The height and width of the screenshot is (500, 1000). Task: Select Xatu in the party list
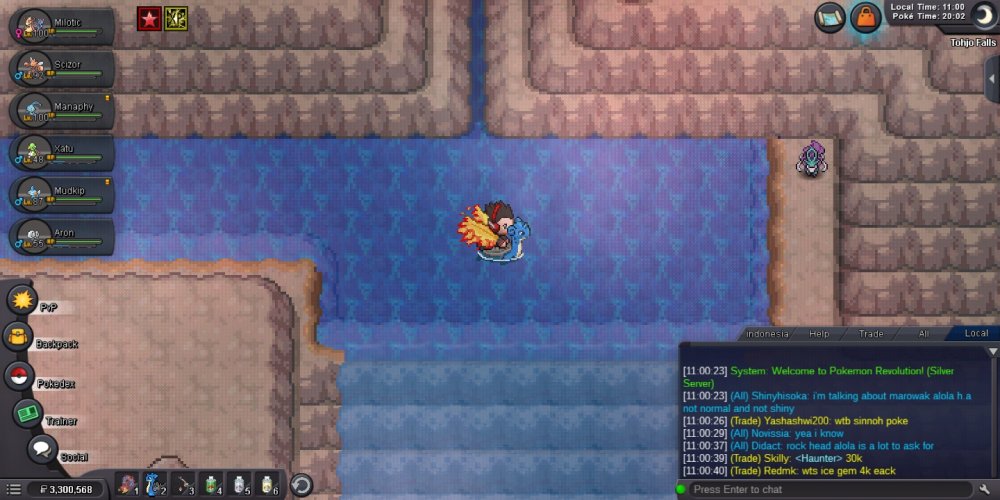(60, 152)
